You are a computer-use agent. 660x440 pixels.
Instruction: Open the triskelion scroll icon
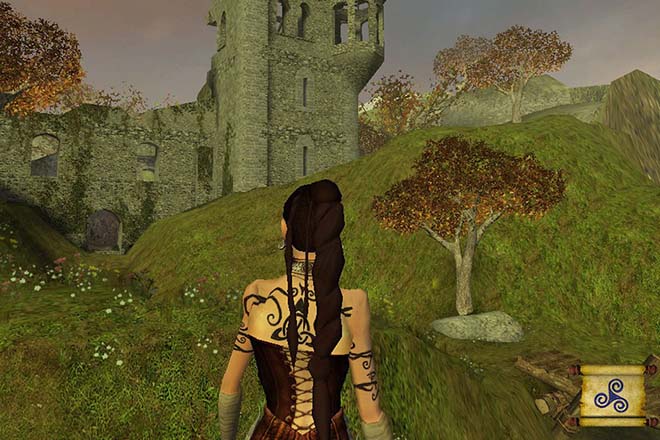(612, 396)
